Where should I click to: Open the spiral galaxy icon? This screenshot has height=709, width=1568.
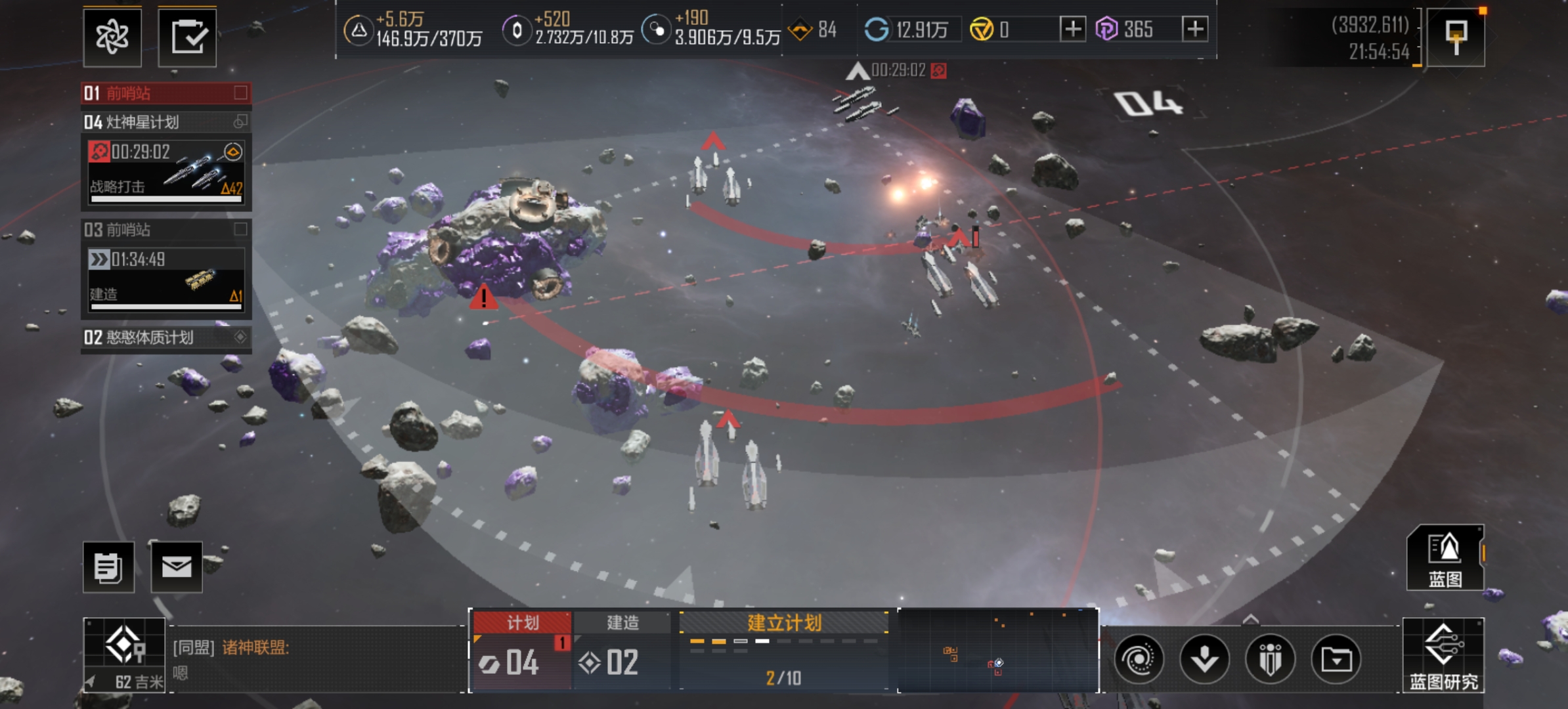[x=1139, y=658]
